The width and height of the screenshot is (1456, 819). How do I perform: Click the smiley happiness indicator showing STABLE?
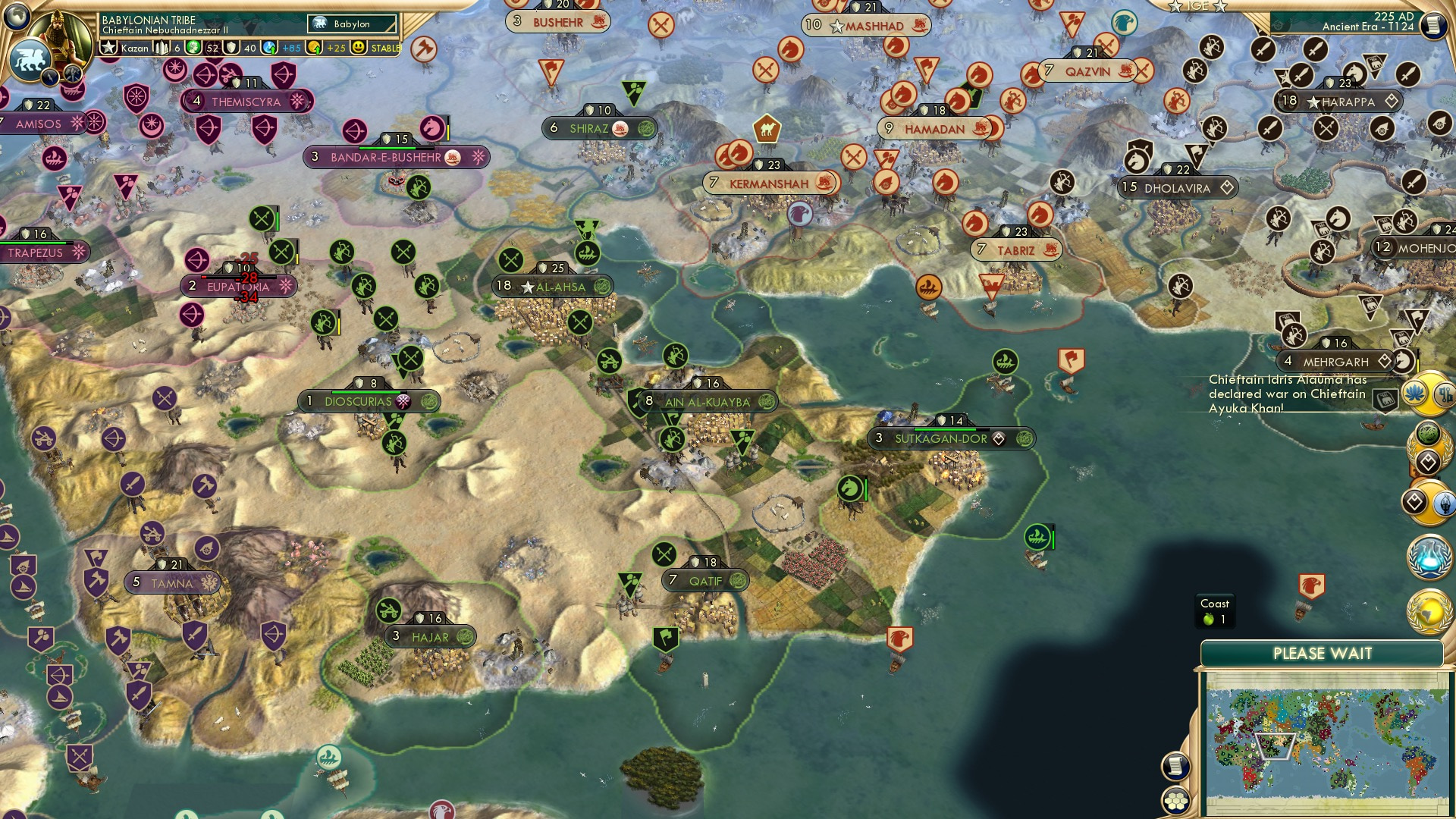tap(358, 48)
